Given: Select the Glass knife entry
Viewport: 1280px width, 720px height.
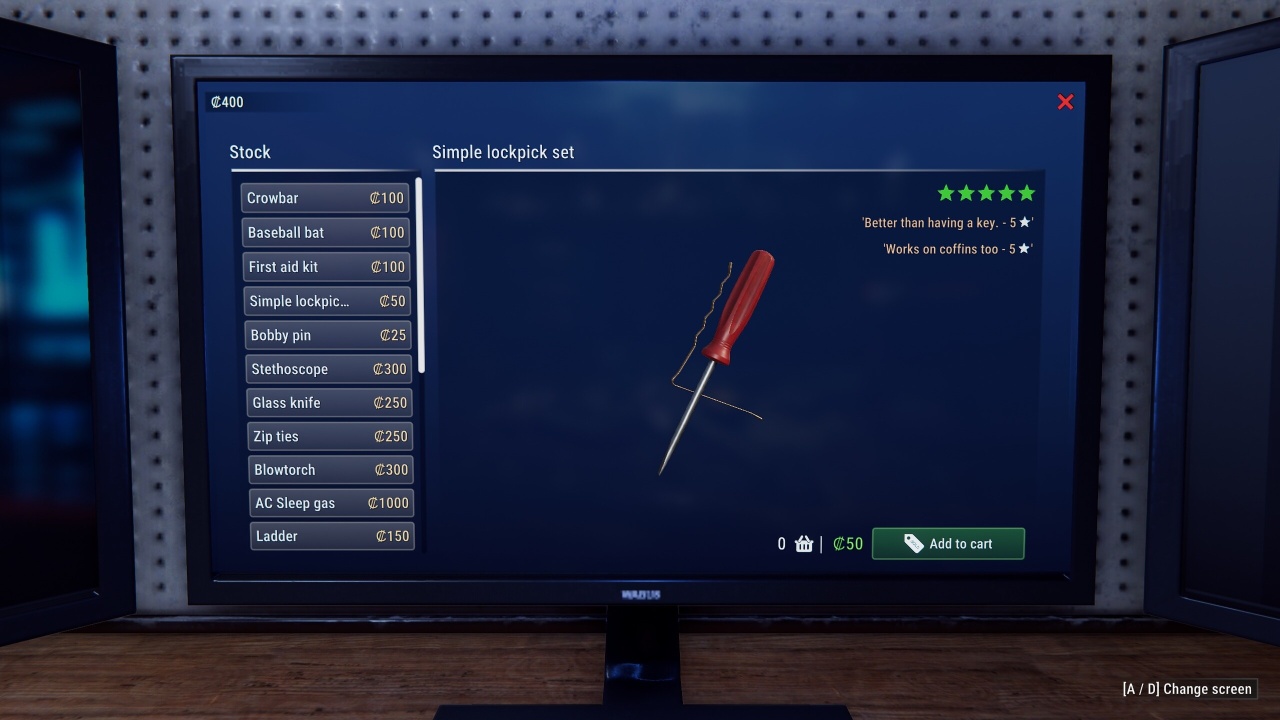Looking at the screenshot, I should 329,403.
